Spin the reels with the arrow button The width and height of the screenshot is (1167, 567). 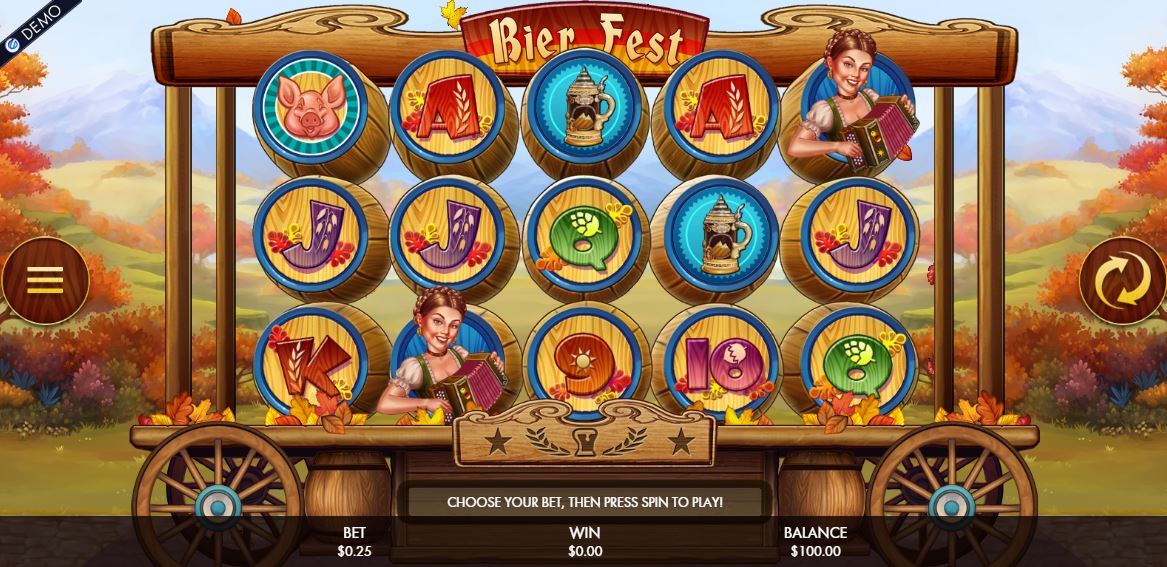(1122, 280)
